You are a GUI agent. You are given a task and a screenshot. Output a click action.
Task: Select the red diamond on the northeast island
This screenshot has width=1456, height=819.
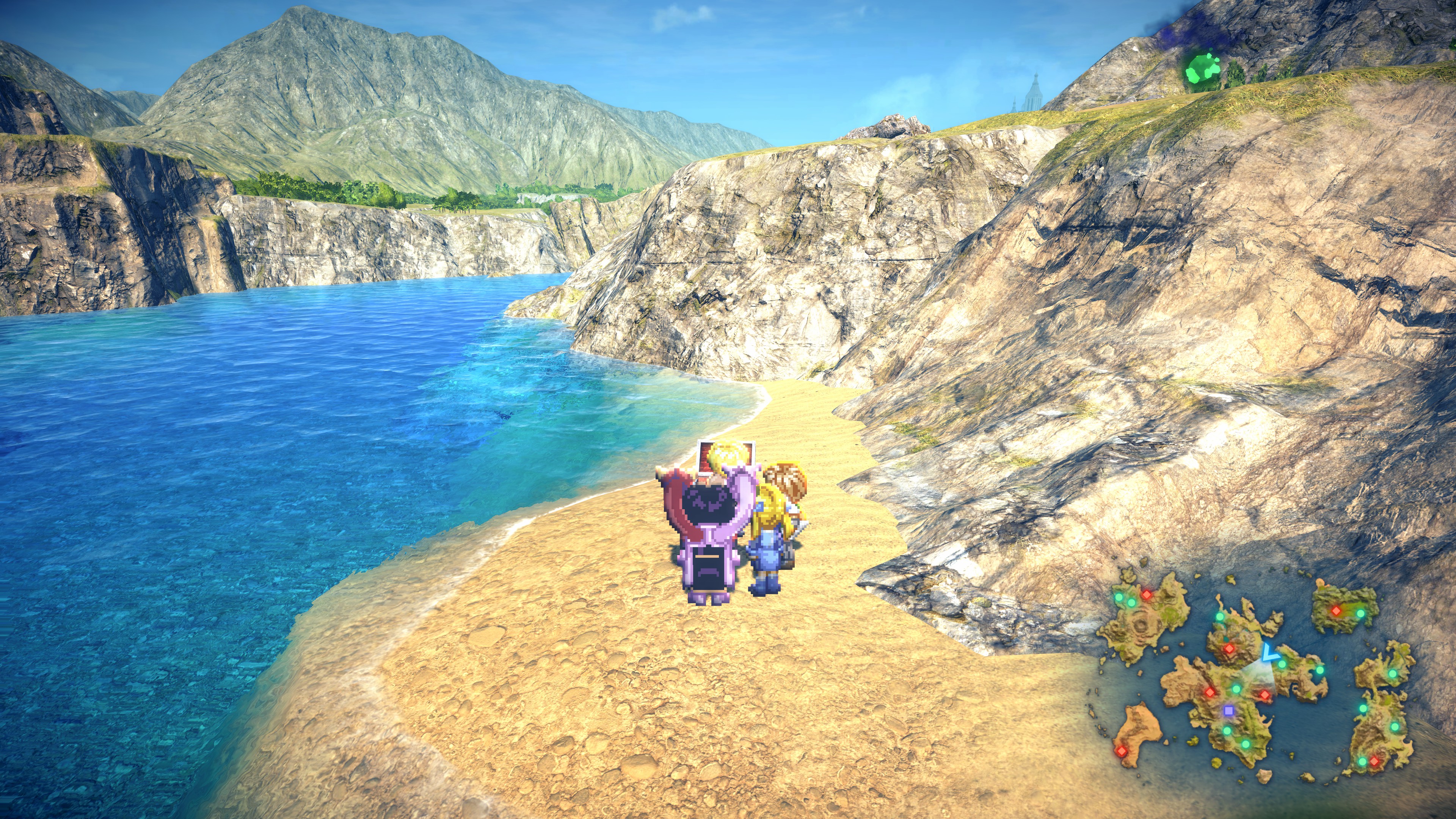pos(1336,610)
